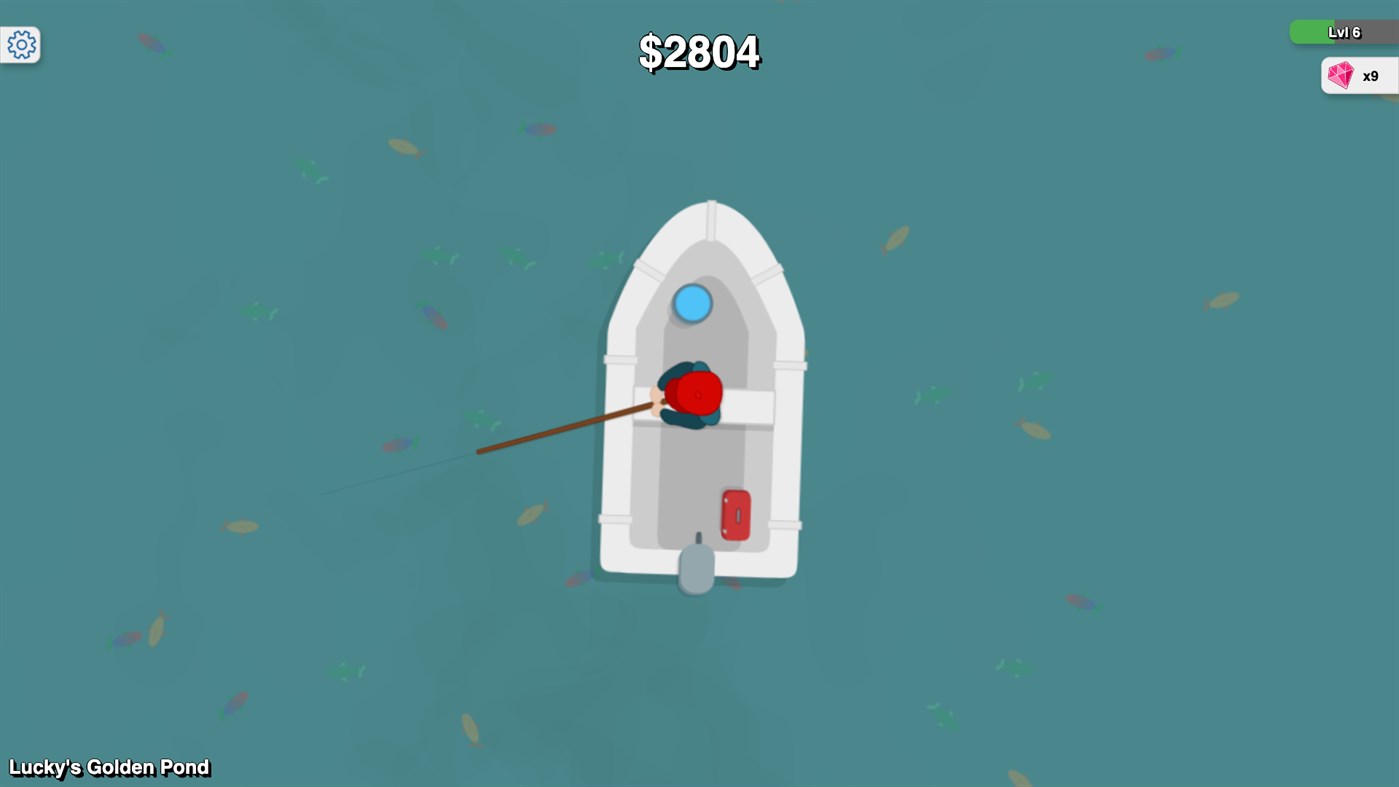Tap the $2804 money counter at the top

click(699, 52)
